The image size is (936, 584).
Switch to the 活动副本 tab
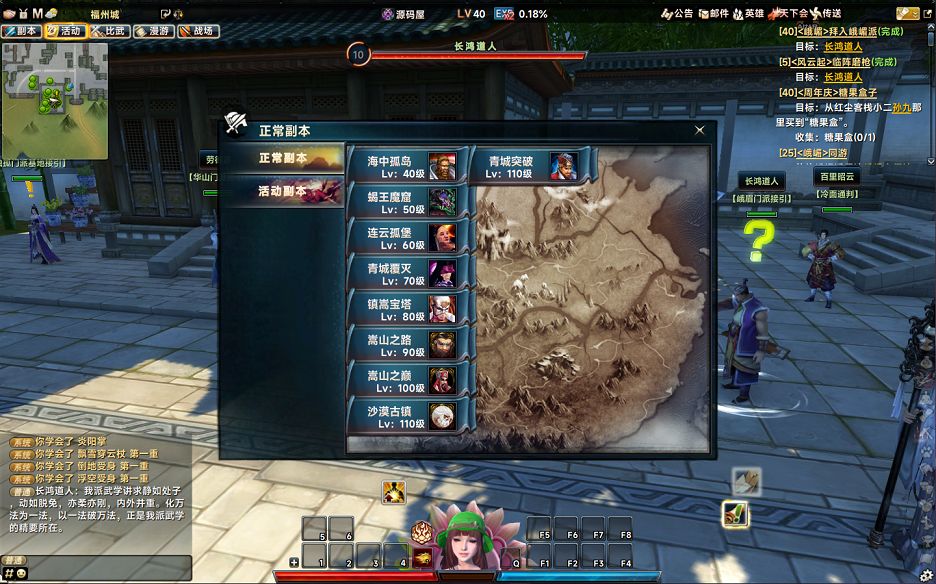pos(283,191)
